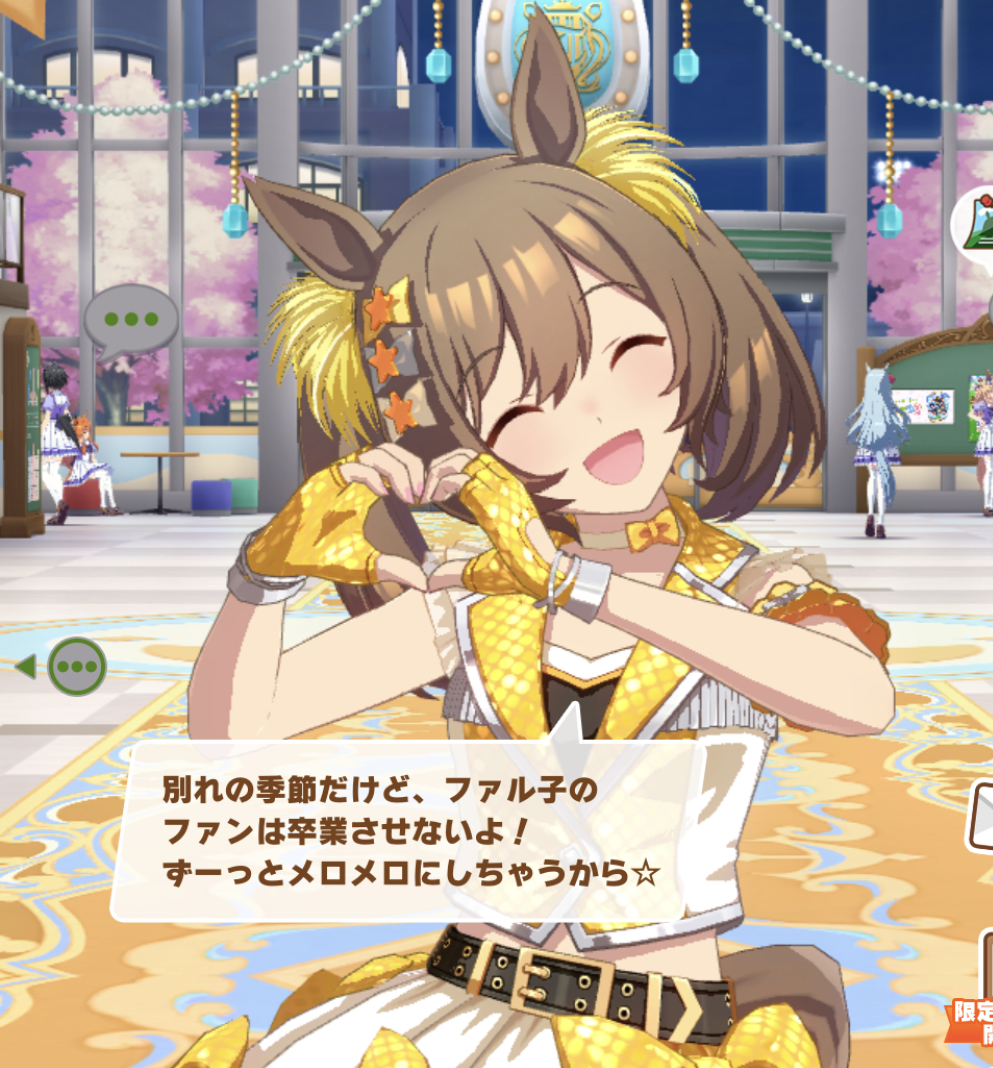Advance Falco's dialogue text bubble

[x=400, y=832]
